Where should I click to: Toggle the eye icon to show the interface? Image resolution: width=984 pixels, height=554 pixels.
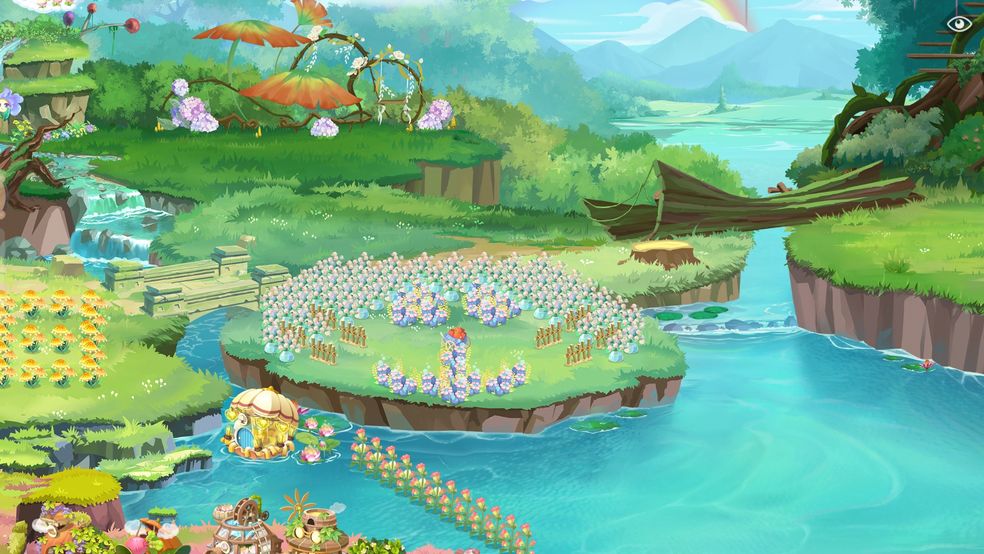coord(958,23)
